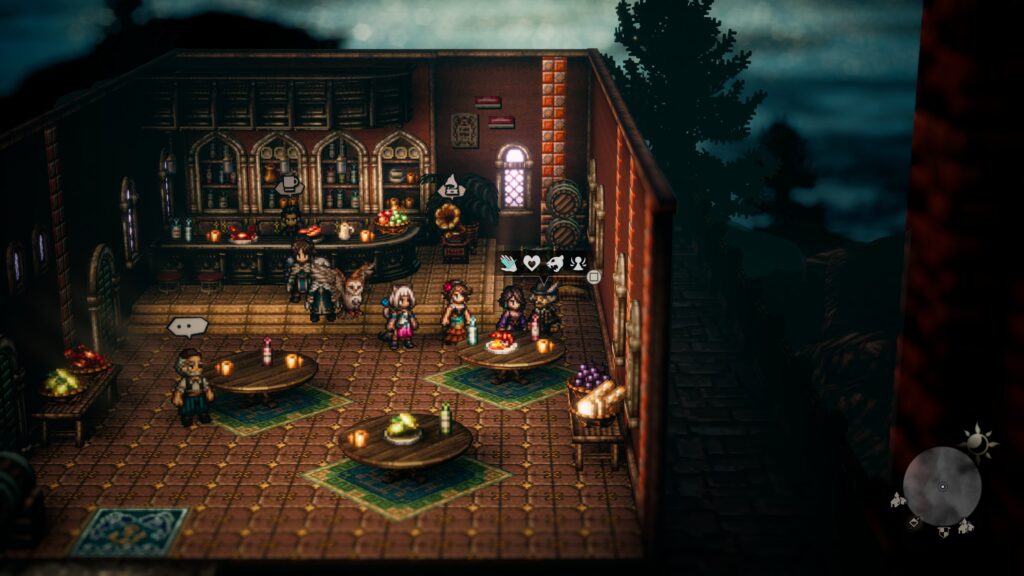The image size is (1024, 576).
Task: Open the circular minimap
Action: 941,486
